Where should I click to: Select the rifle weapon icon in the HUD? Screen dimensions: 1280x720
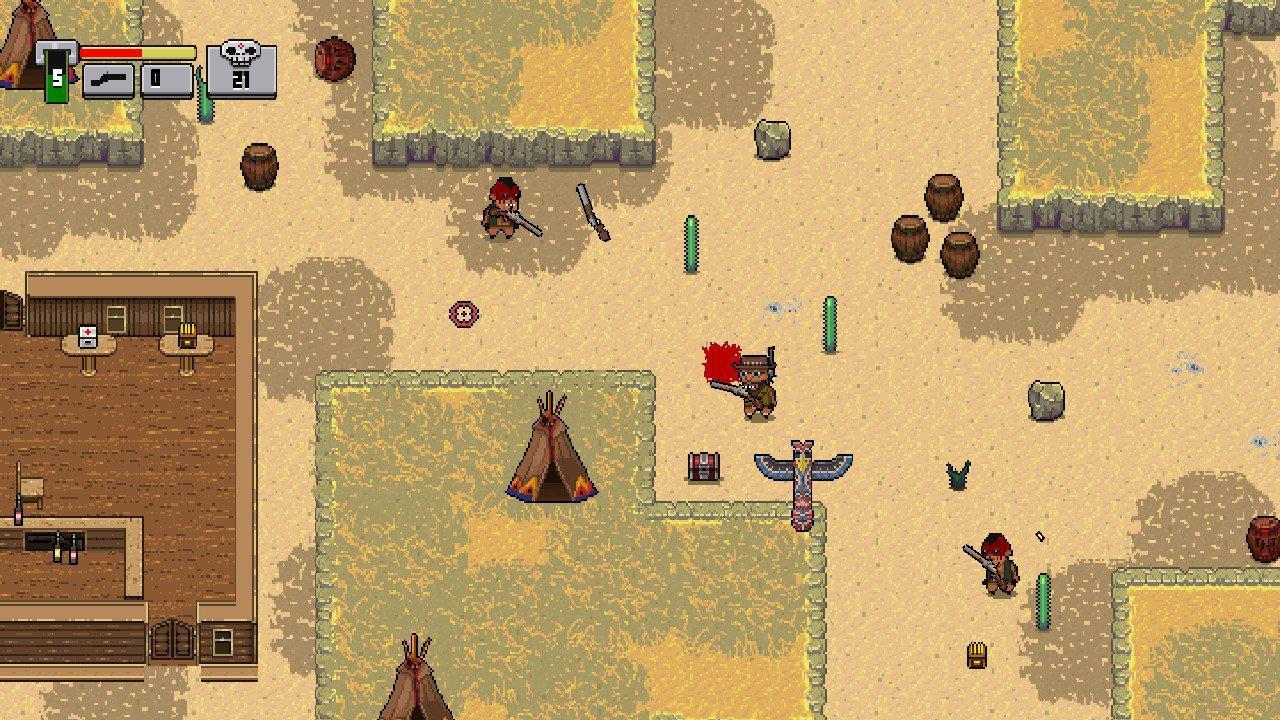tap(108, 79)
